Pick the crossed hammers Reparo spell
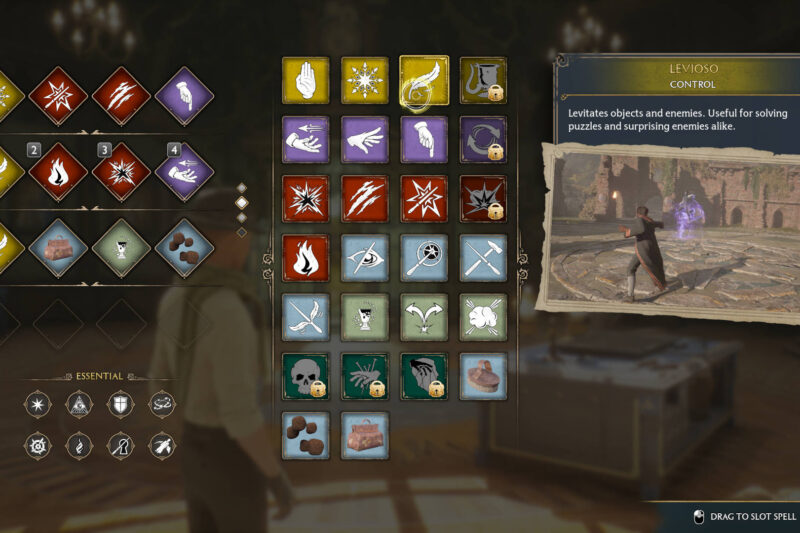This screenshot has height=533, width=800. pyautogui.click(x=483, y=258)
